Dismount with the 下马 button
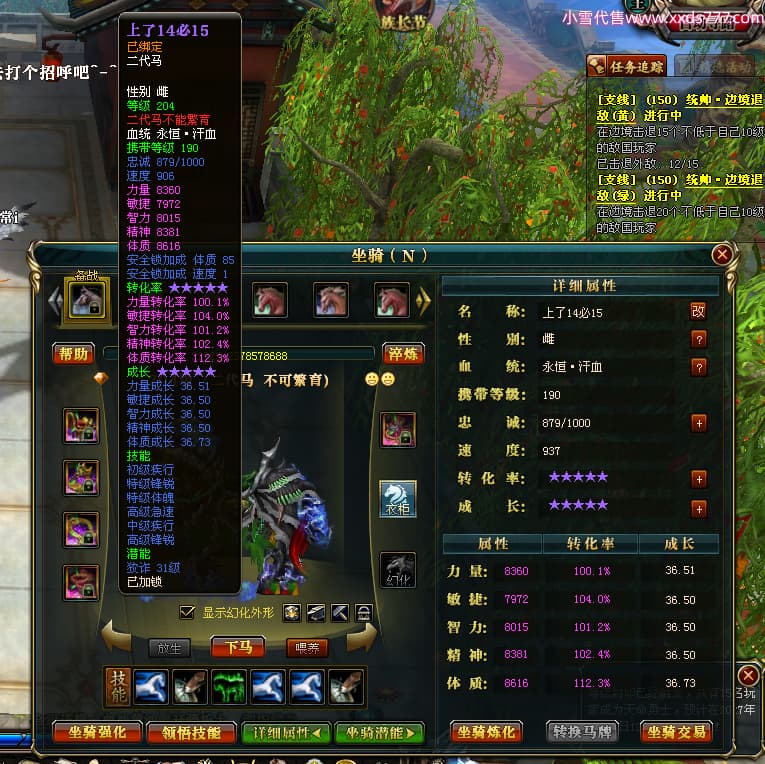Viewport: 765px width, 764px height. click(x=238, y=647)
